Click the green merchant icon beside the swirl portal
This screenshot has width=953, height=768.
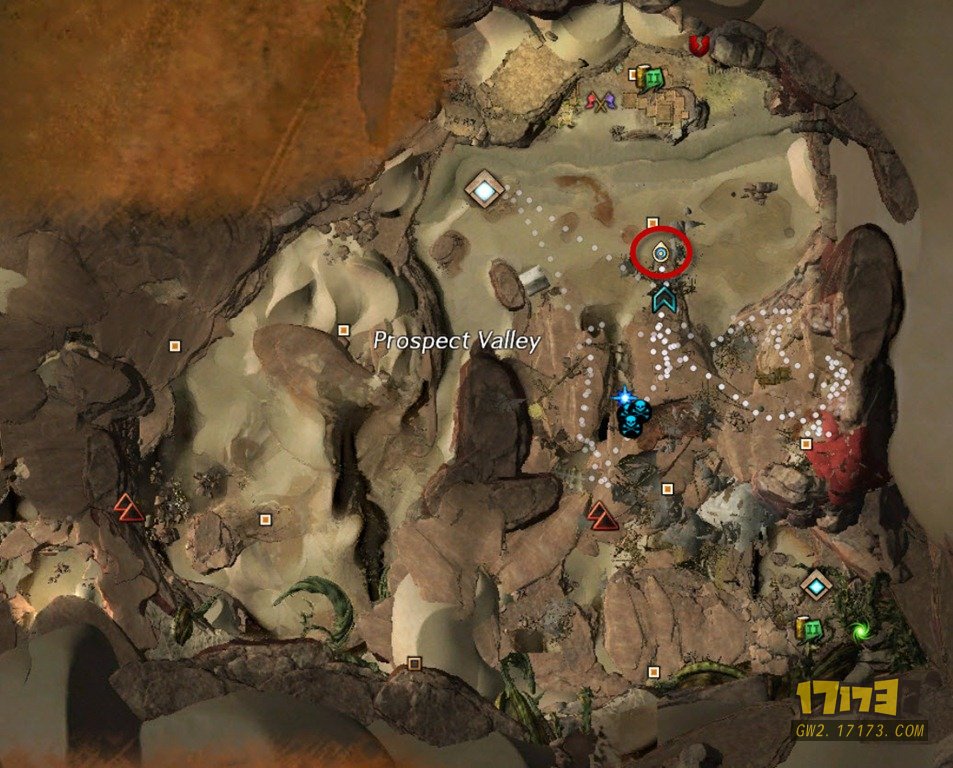[x=812, y=629]
